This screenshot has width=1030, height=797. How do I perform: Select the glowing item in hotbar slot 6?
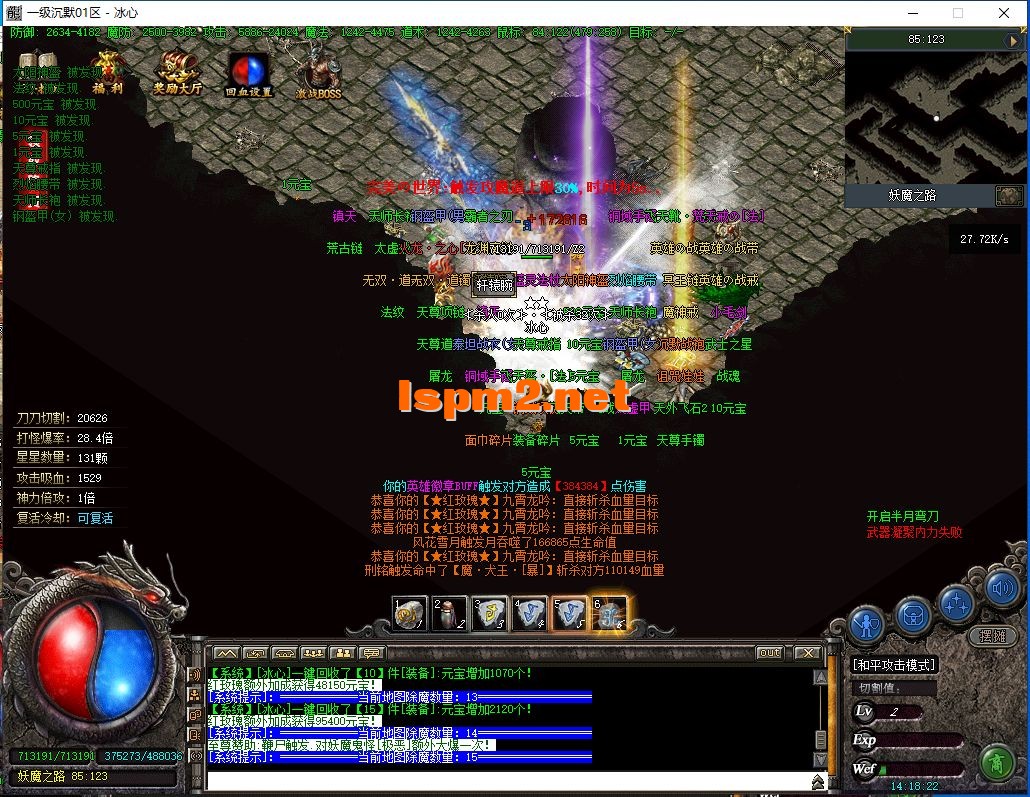610,613
